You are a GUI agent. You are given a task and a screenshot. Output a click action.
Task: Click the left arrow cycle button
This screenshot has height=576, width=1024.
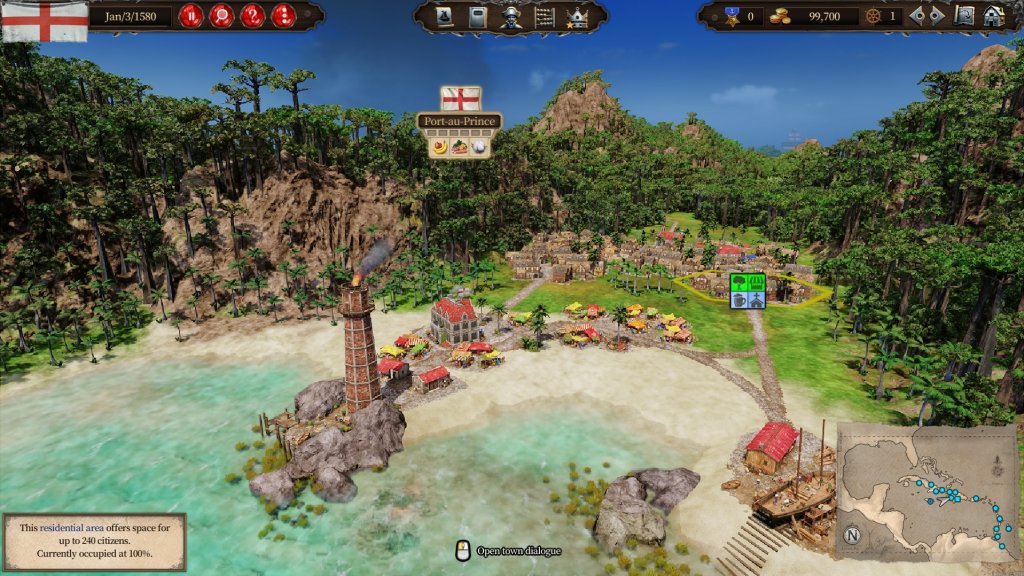click(x=918, y=16)
